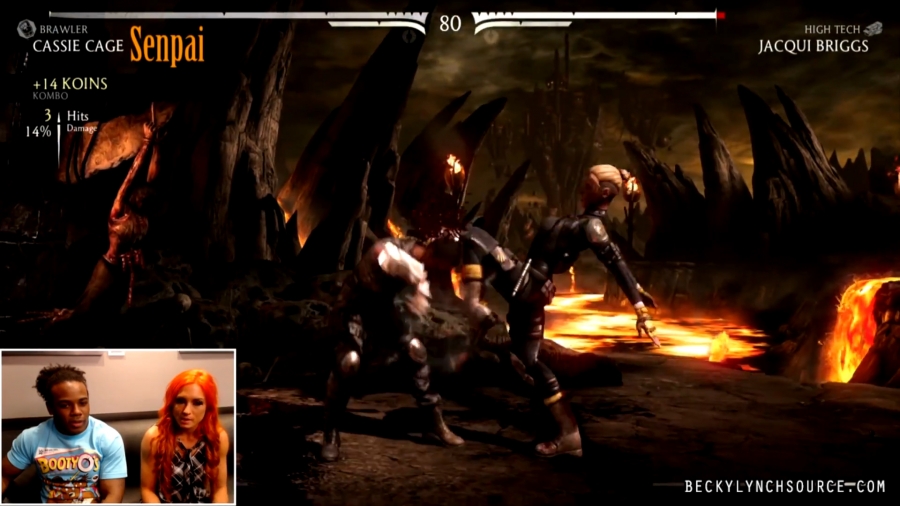Click the BECKYLYNCHSOURCE.COM watermark
Image resolution: width=900 pixels, height=506 pixels.
(x=785, y=487)
